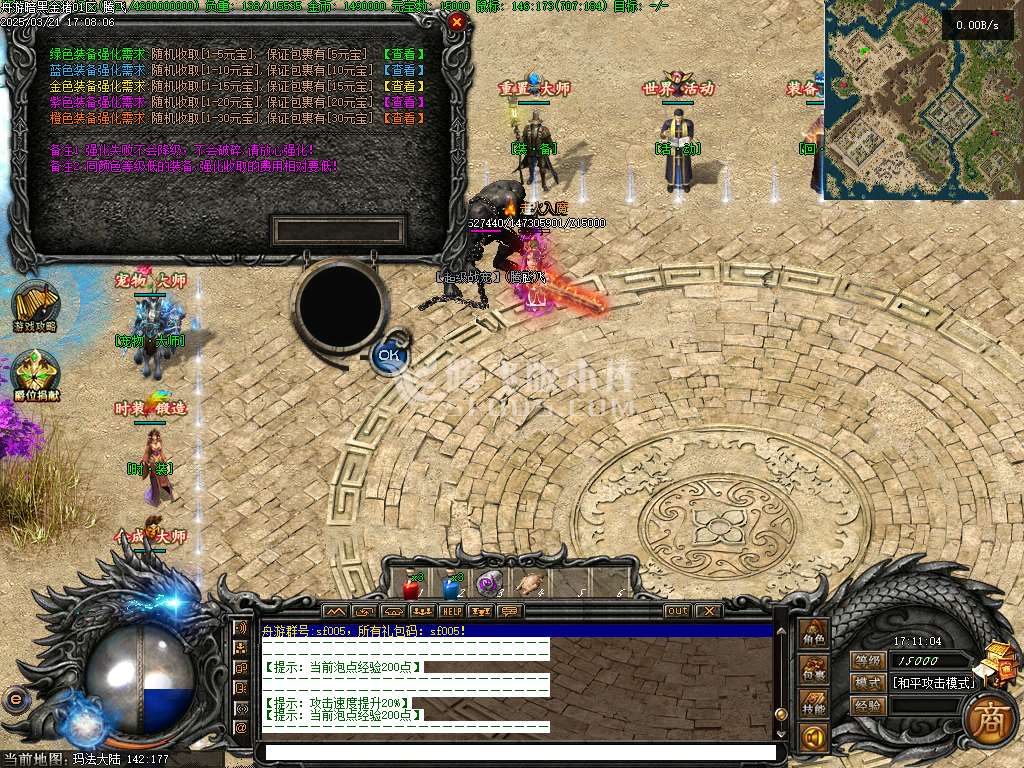1024x768 pixels.
Task: Open the 游戏攻略 game guide icon
Action: (36, 304)
